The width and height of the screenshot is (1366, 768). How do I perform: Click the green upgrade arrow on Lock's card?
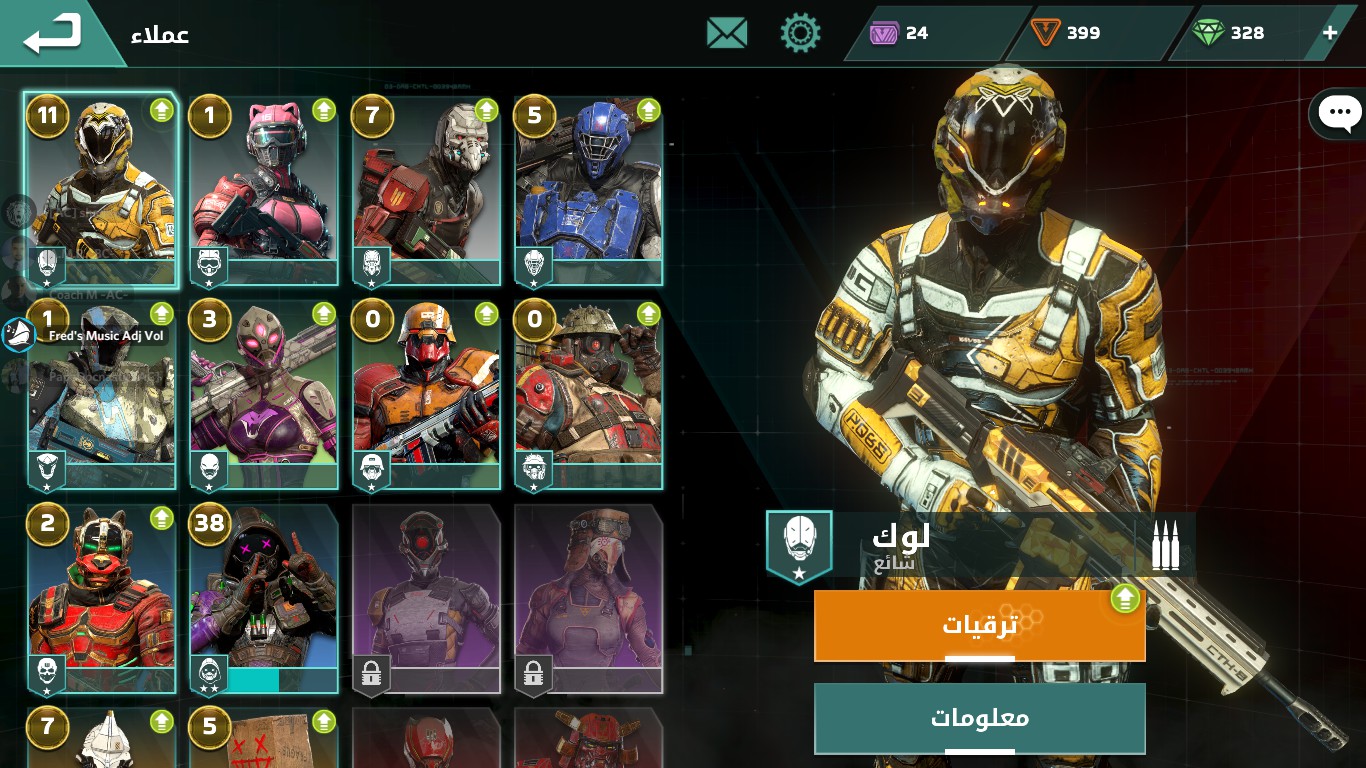point(161,110)
